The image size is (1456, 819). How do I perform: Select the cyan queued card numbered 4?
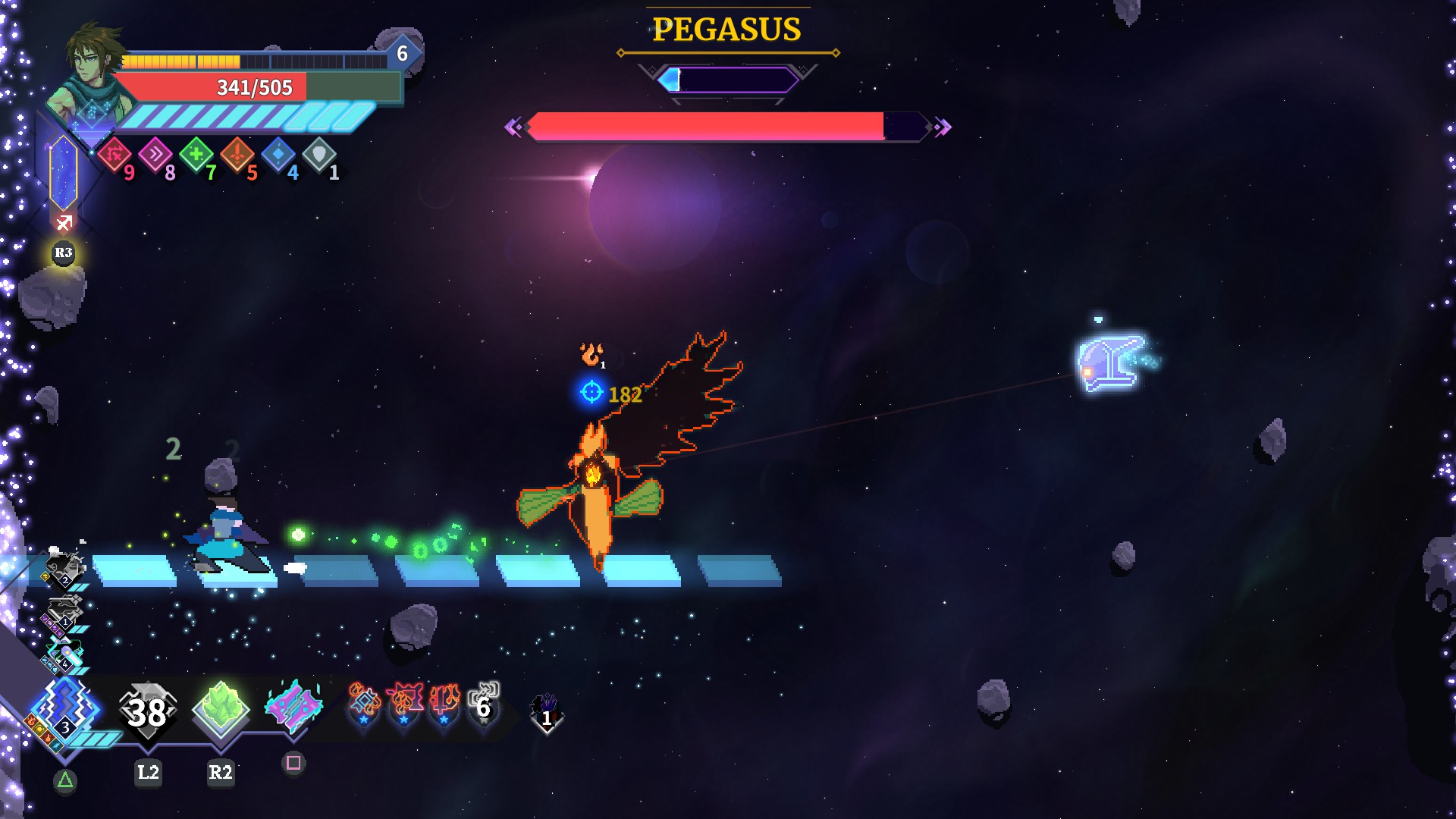[65, 654]
